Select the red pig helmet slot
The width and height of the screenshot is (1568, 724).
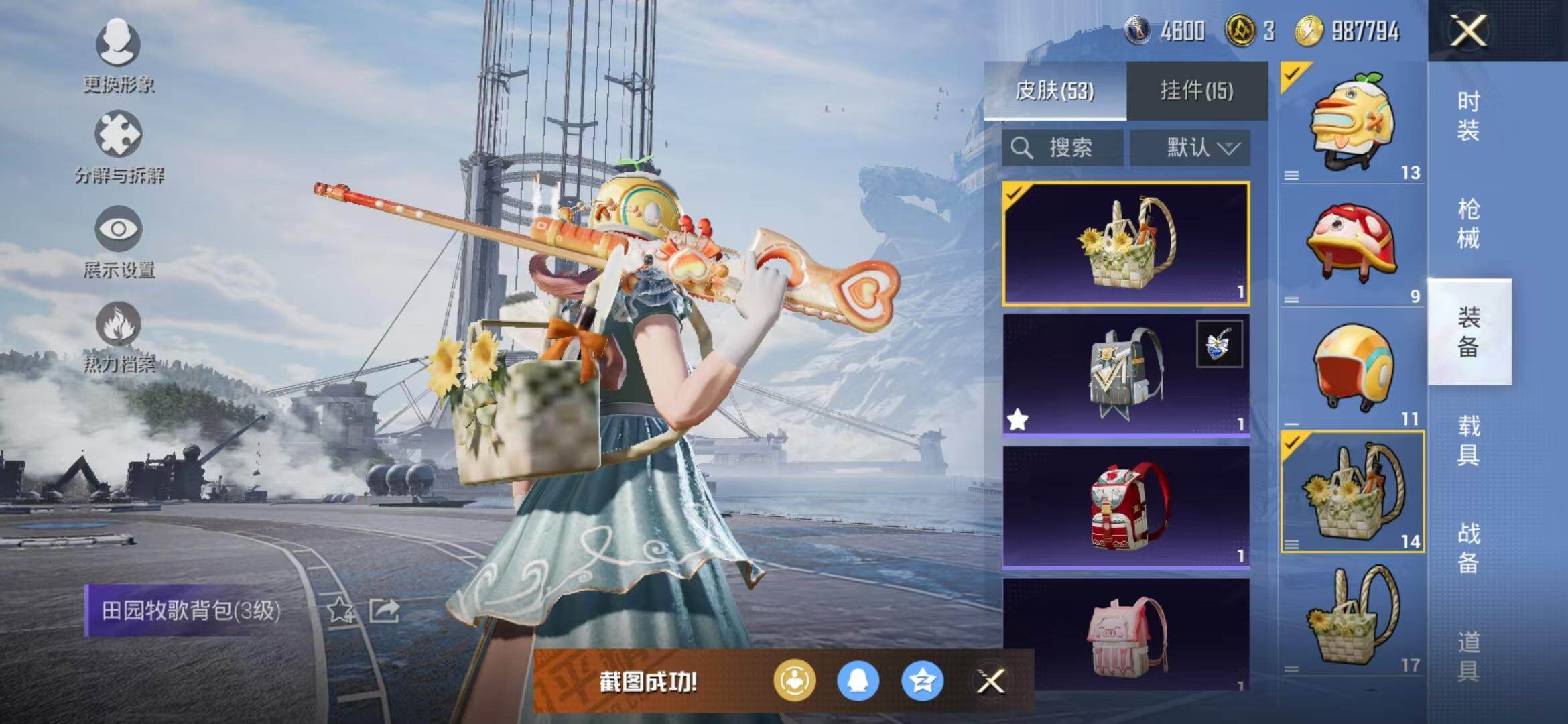click(x=1352, y=246)
